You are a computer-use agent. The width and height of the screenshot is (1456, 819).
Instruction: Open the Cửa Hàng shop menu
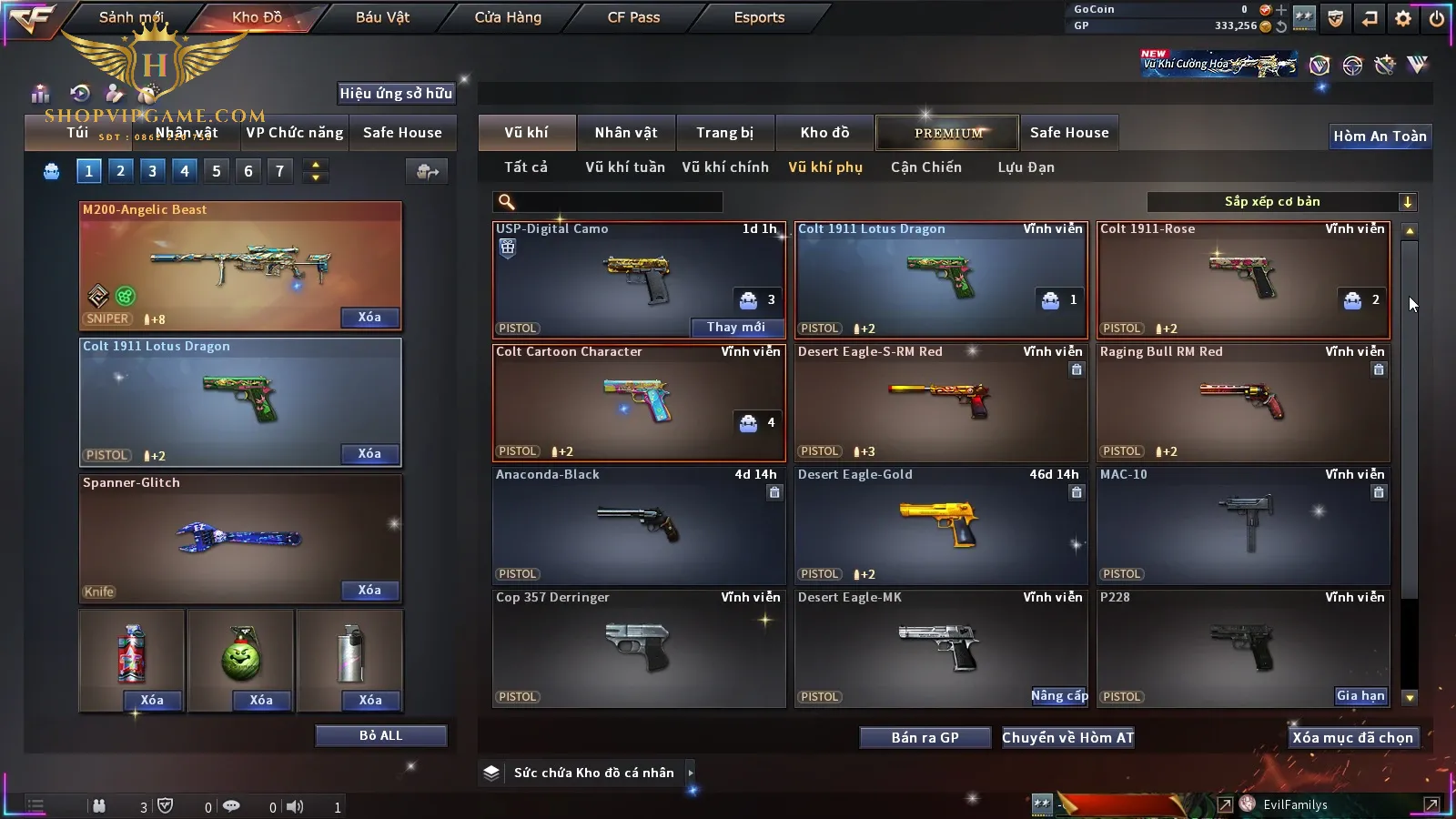click(x=508, y=17)
